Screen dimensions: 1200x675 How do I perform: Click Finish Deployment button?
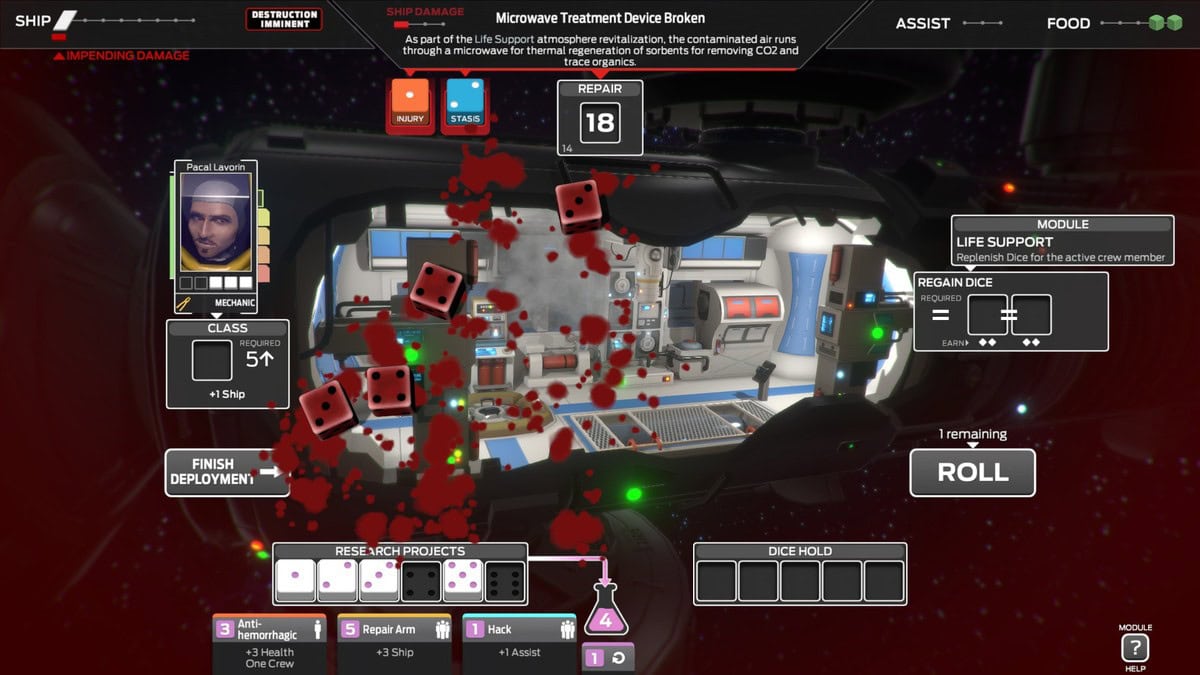point(227,472)
